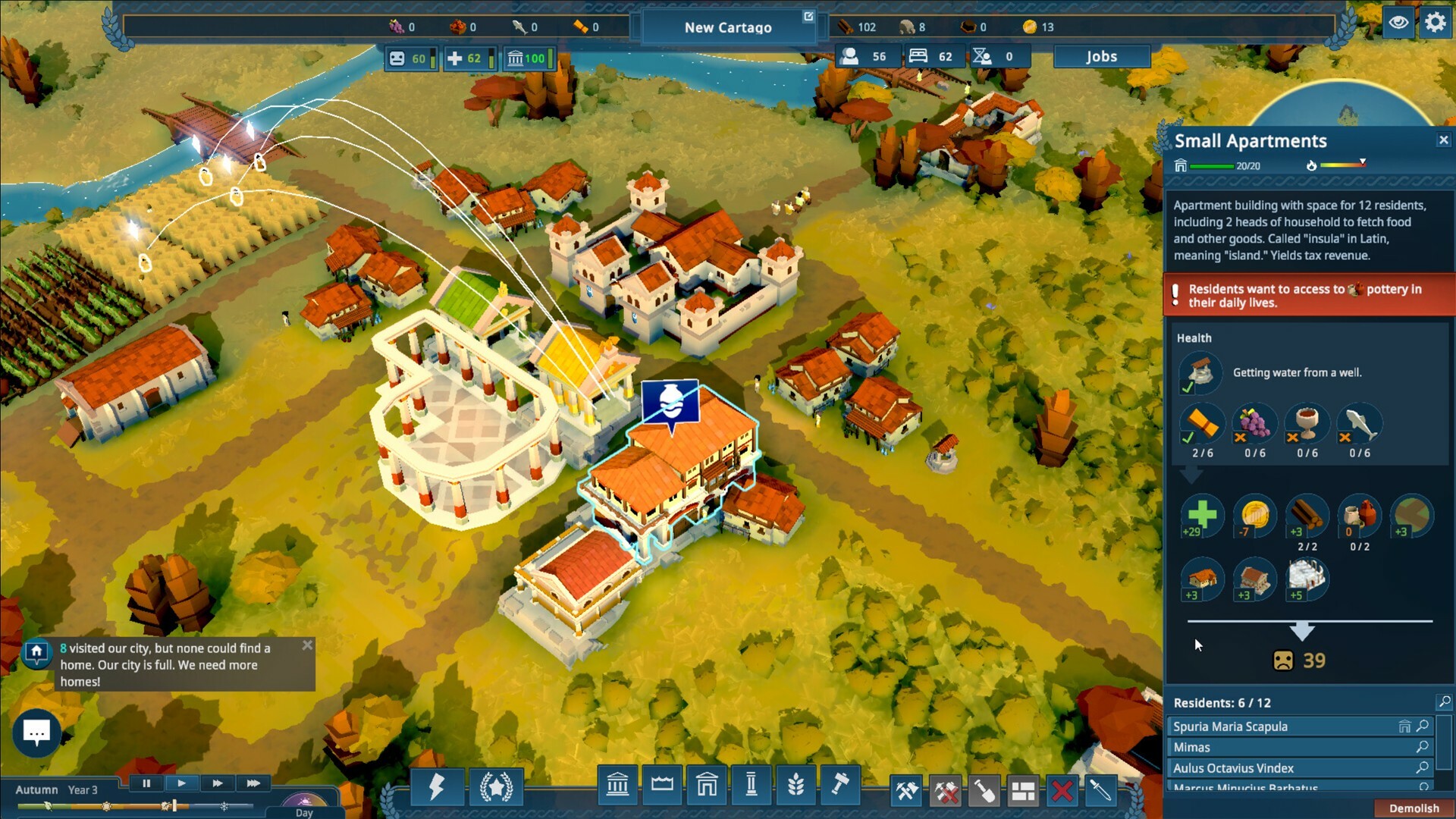Viewport: 1456px width, 819px height.
Task: Adjust the fire risk slider marker
Action: click(x=1363, y=160)
